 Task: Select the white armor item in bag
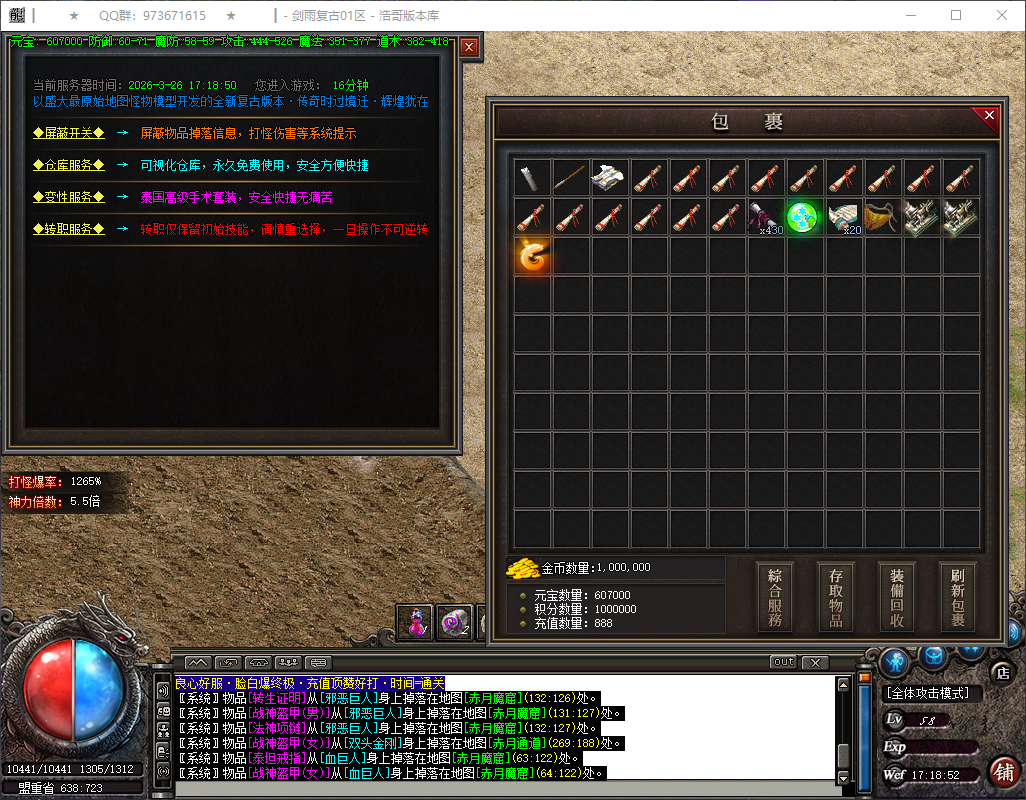point(610,178)
